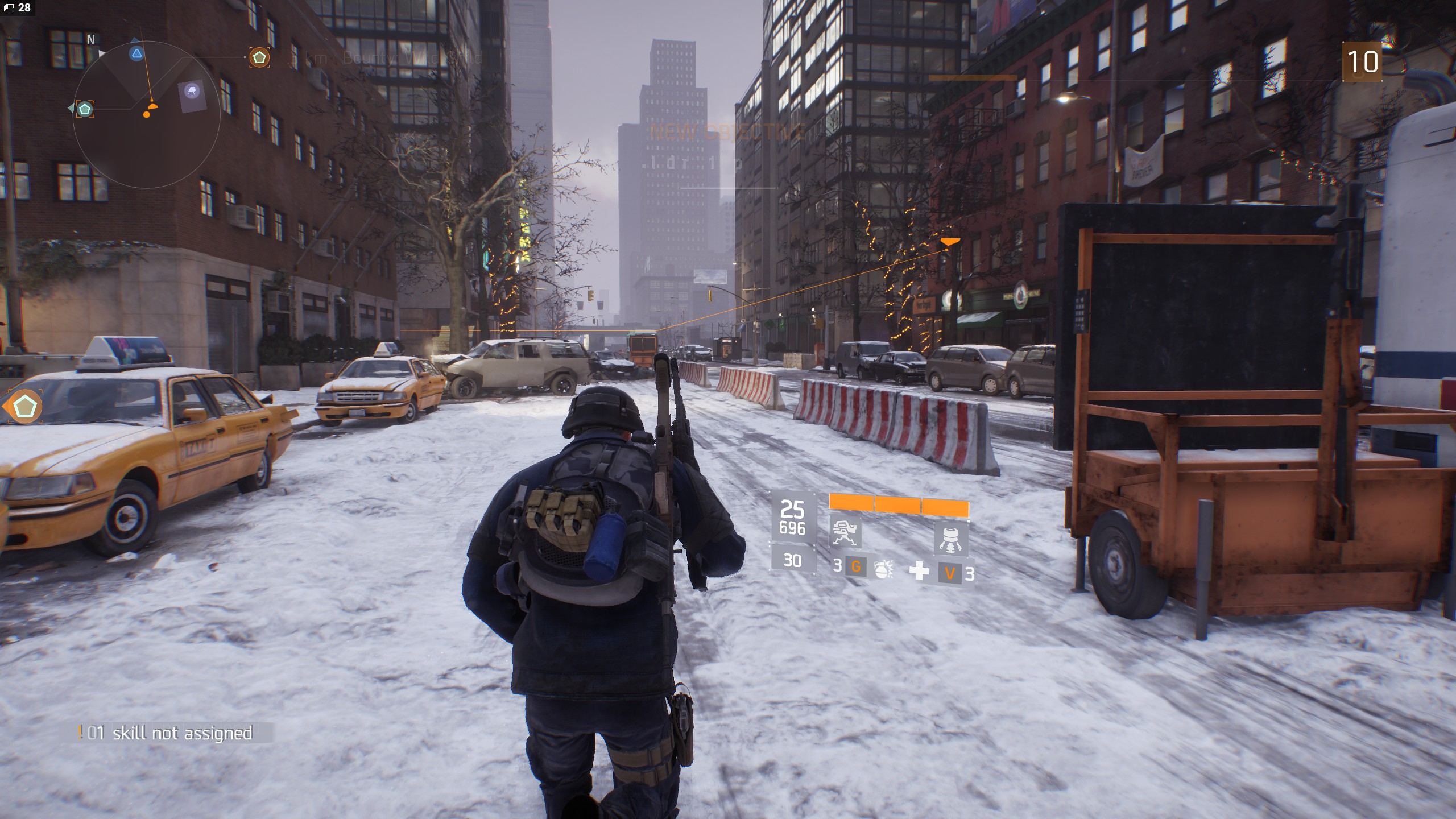The height and width of the screenshot is (819, 1456).
Task: Select the book marker on the minimap
Action: pos(192,91)
